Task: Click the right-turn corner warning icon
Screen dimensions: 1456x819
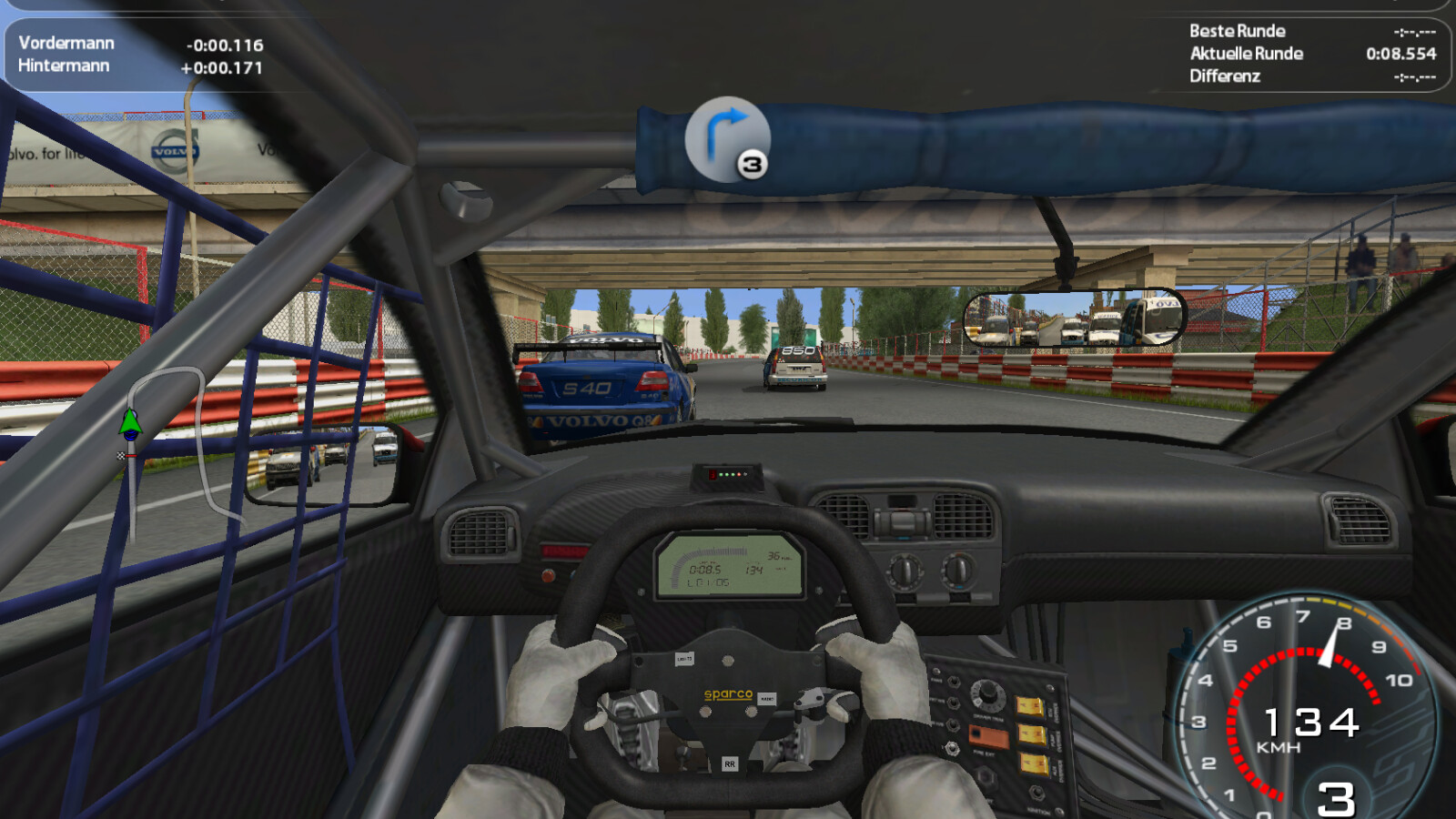Action: click(x=726, y=139)
